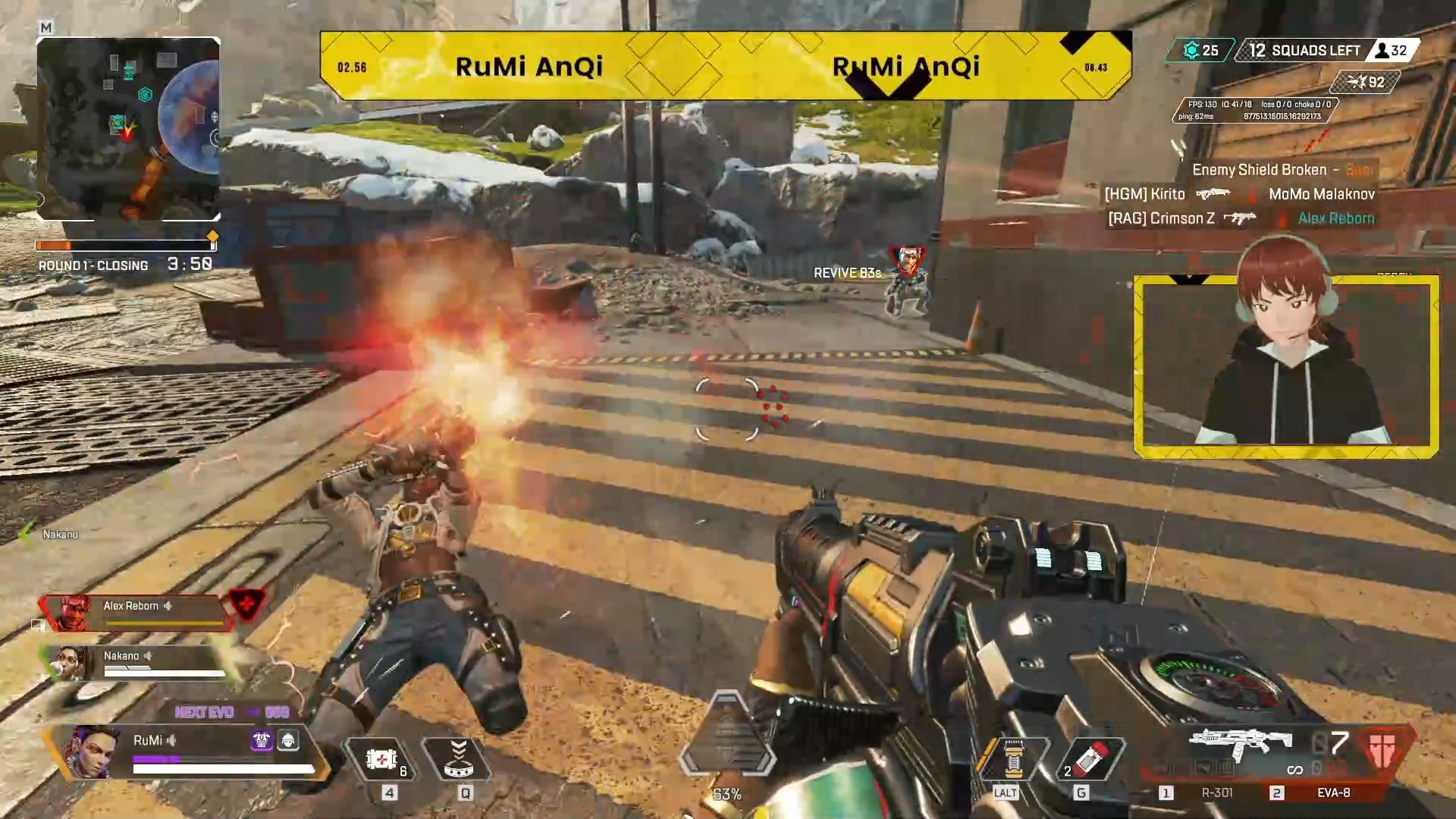Click RuMi's legend portrait
This screenshot has width=1456, height=819.
click(x=93, y=752)
